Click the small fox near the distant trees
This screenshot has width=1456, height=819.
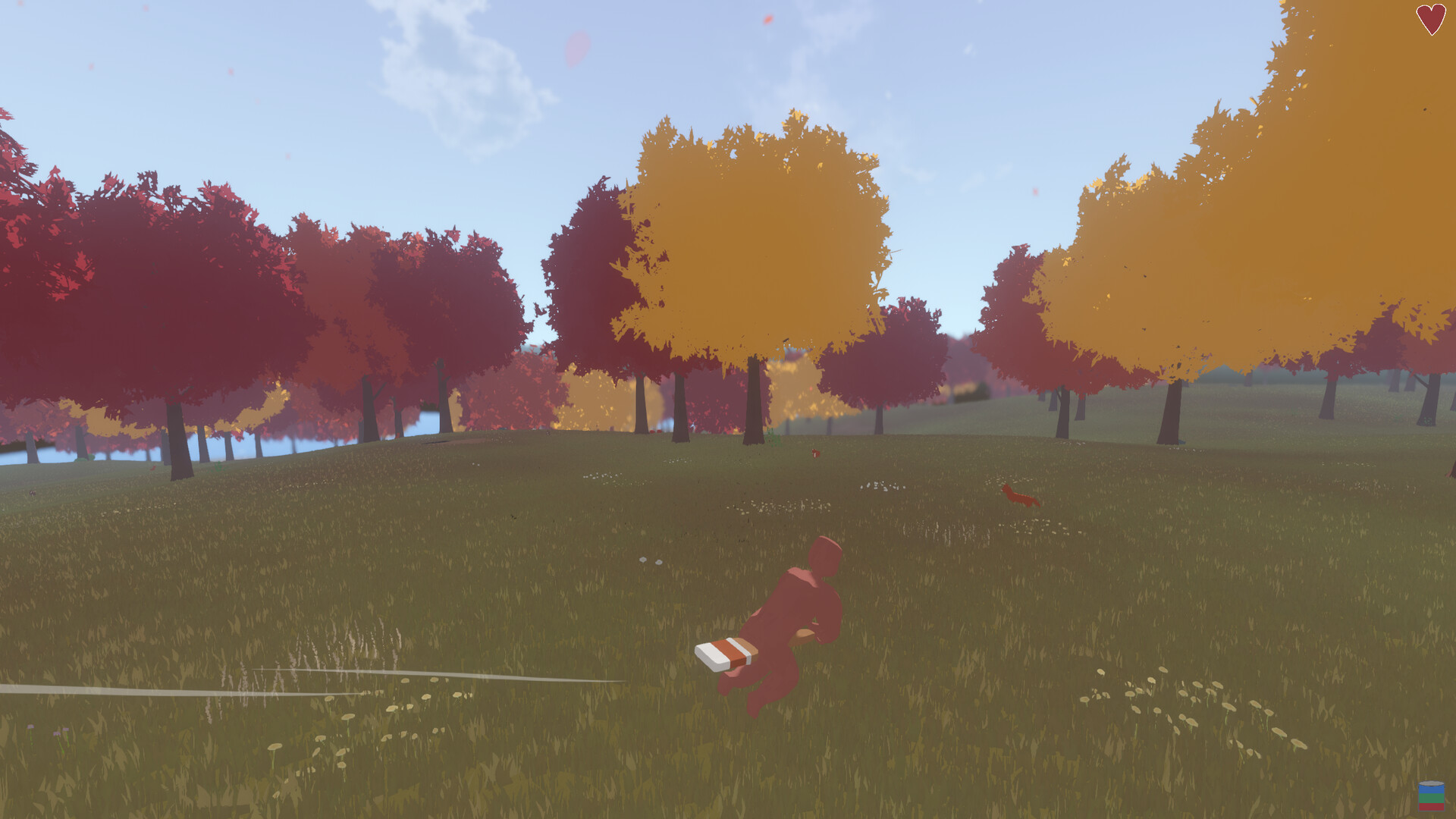pos(815,453)
